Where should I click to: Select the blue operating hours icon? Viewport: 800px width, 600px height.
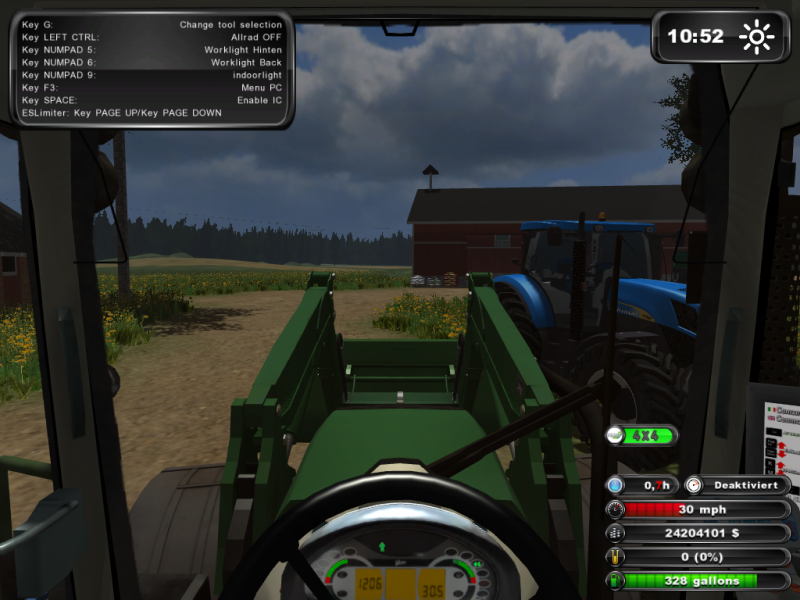(x=615, y=485)
